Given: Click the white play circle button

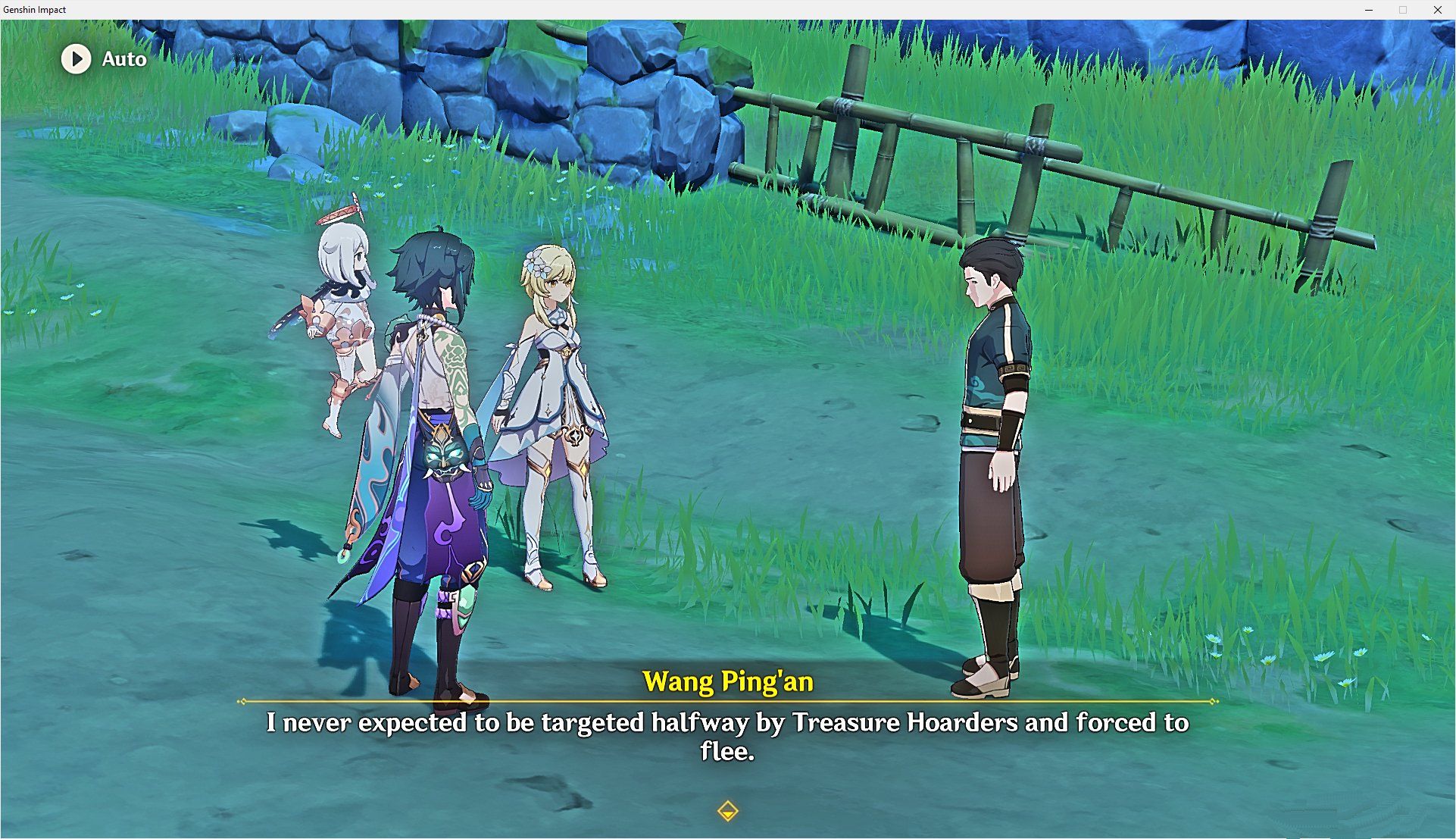Looking at the screenshot, I should click(76, 59).
